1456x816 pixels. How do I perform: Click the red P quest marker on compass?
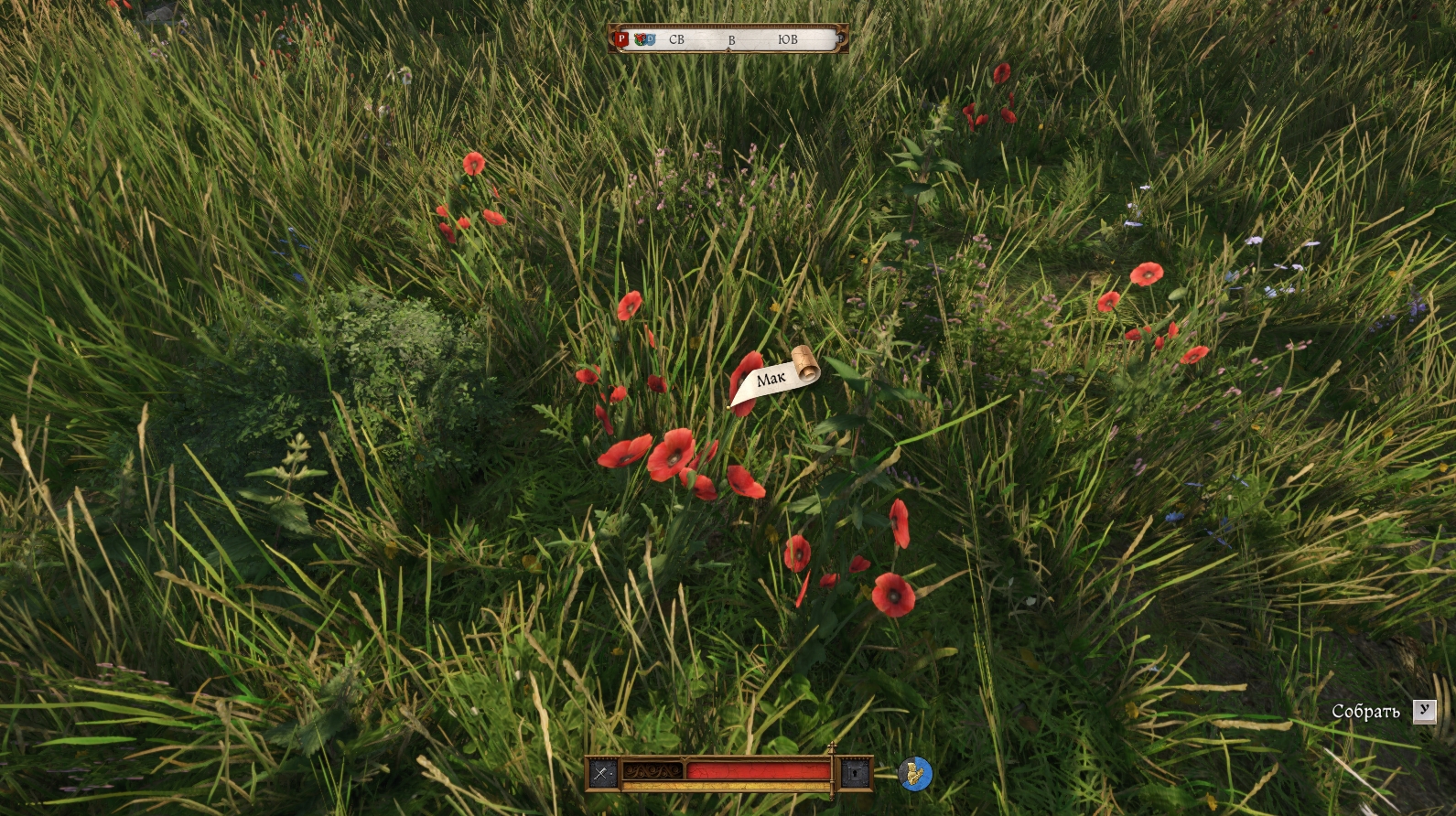click(621, 39)
